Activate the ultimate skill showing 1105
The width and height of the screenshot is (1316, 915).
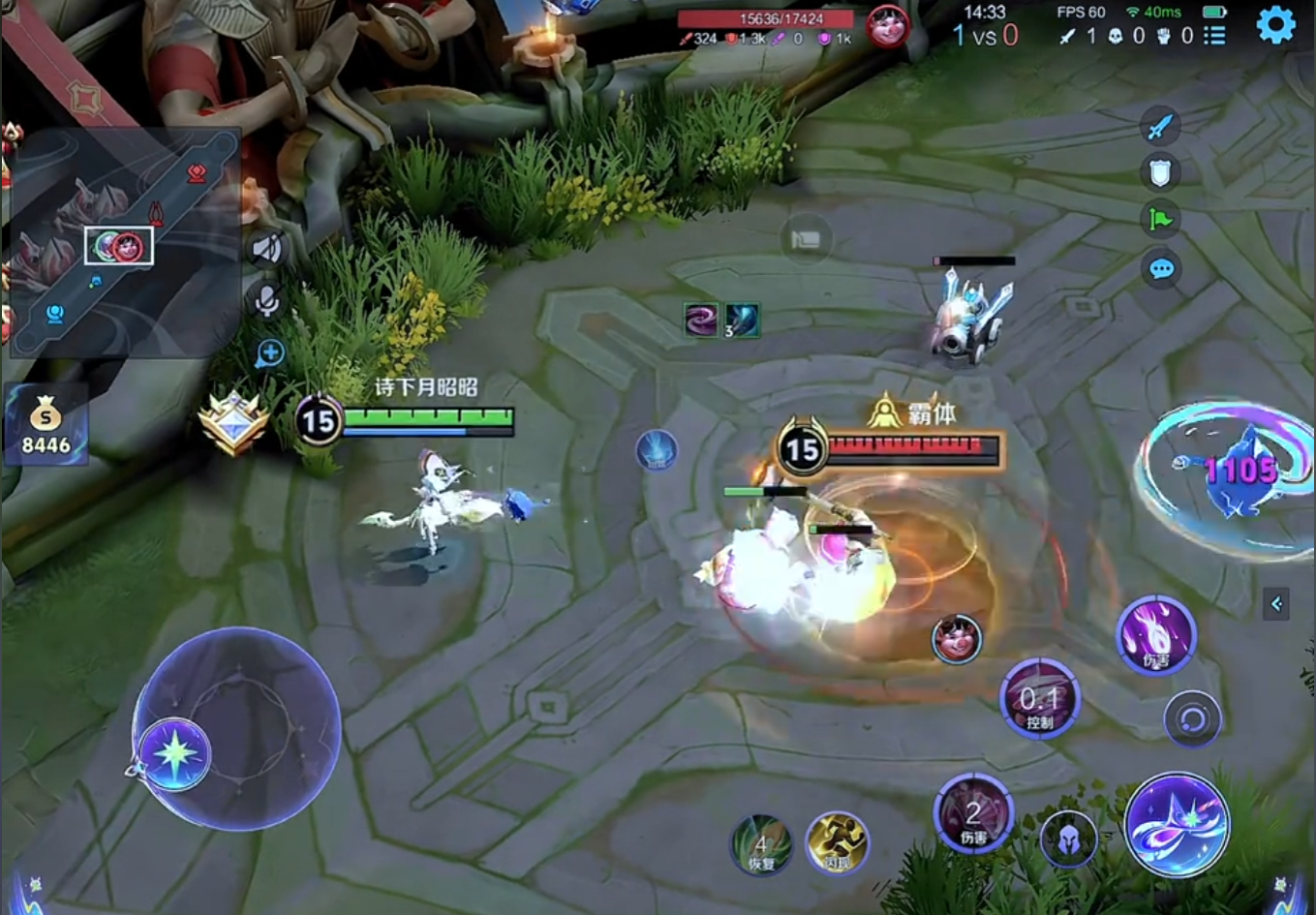click(1230, 473)
